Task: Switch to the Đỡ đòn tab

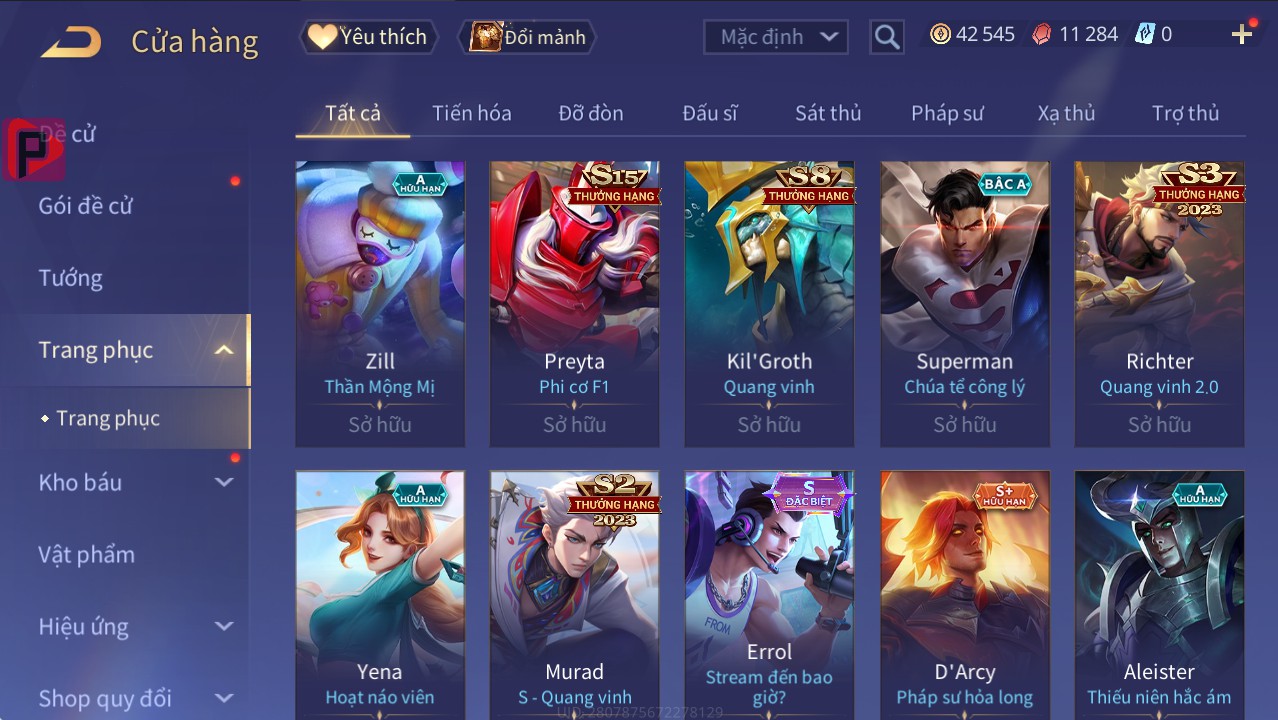Action: click(590, 113)
